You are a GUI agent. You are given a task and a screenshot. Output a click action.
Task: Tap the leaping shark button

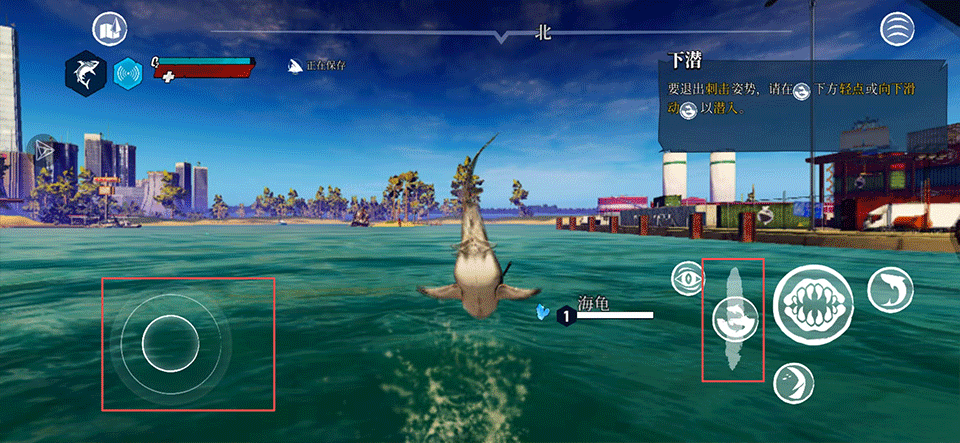point(888,288)
